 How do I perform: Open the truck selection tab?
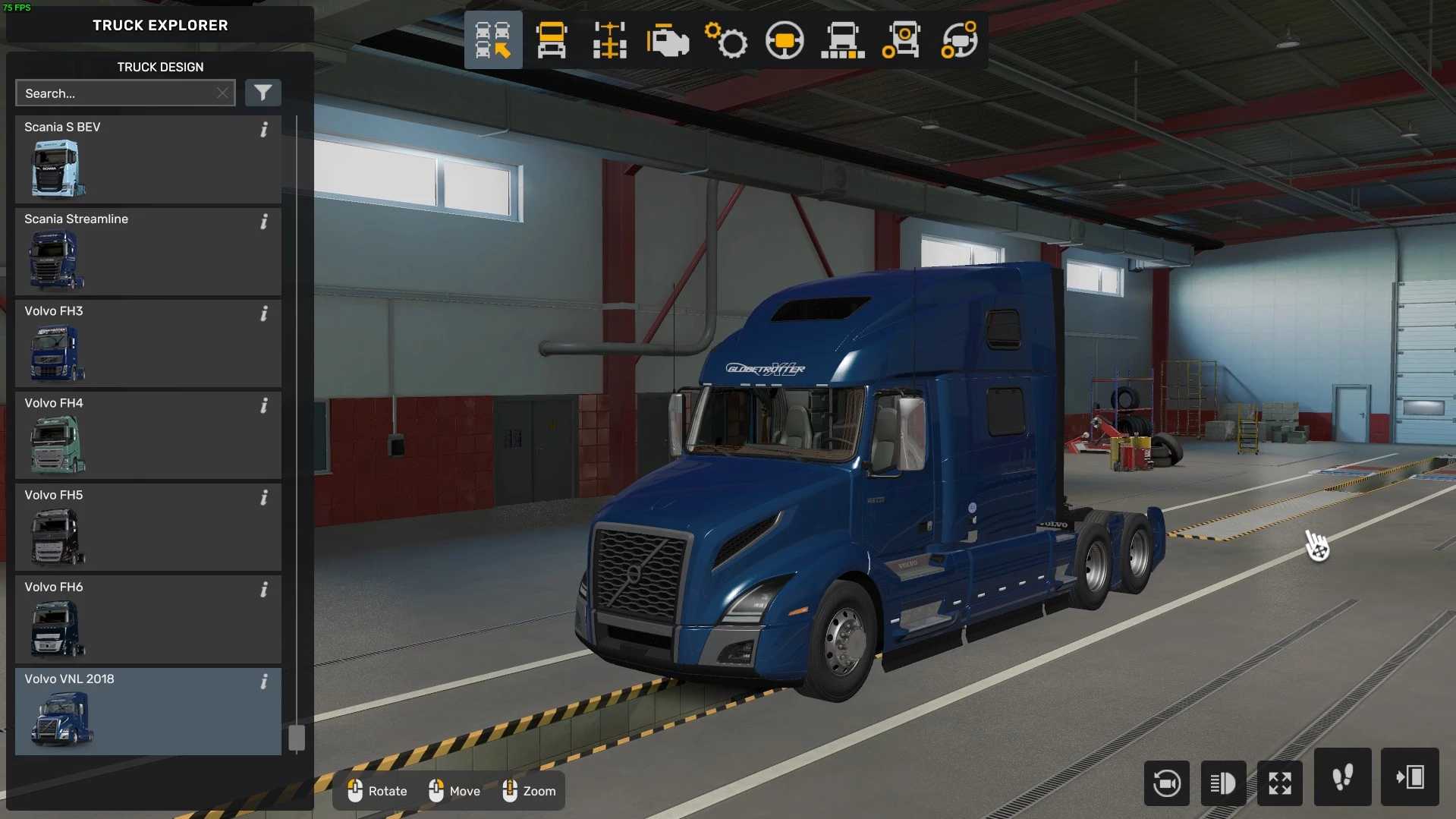[x=493, y=40]
